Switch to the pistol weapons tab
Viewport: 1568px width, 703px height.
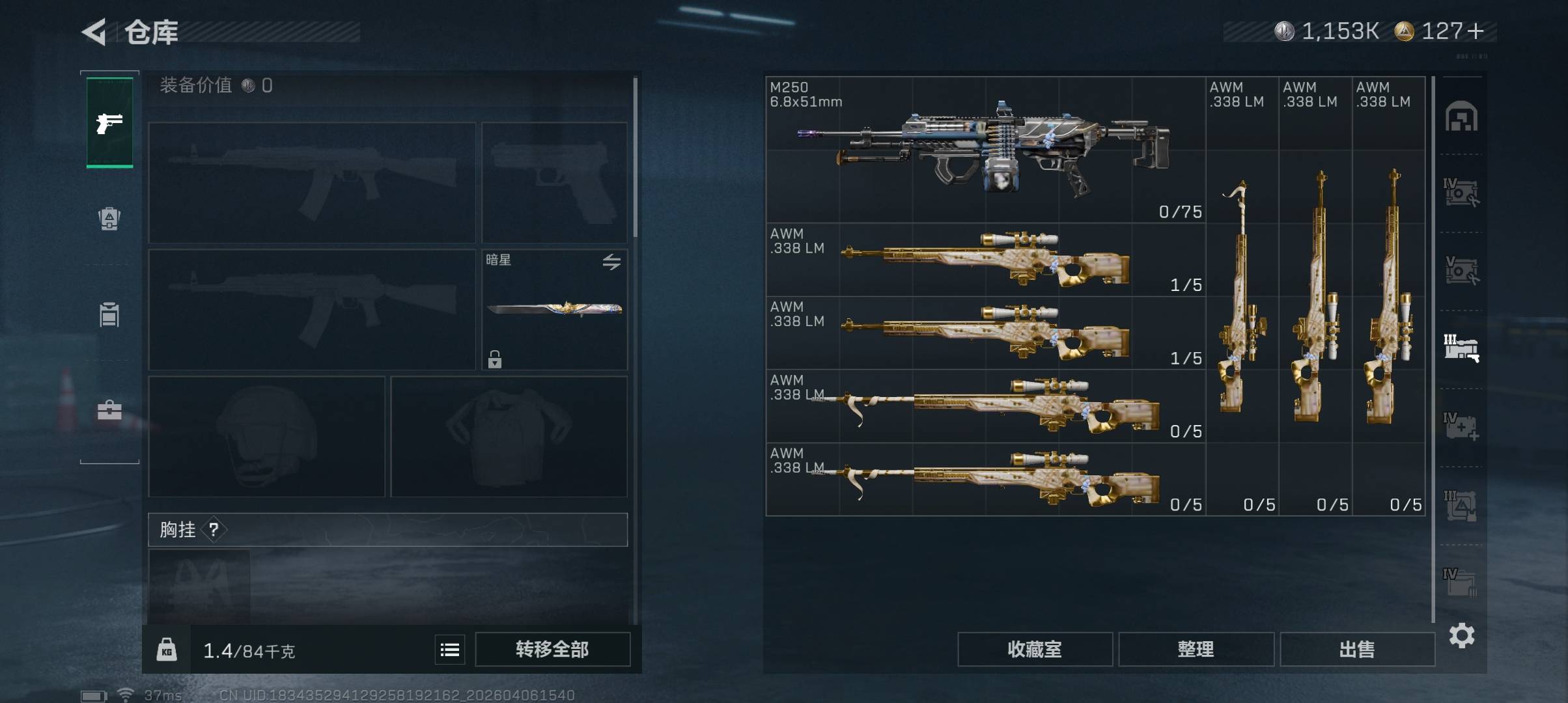click(109, 122)
